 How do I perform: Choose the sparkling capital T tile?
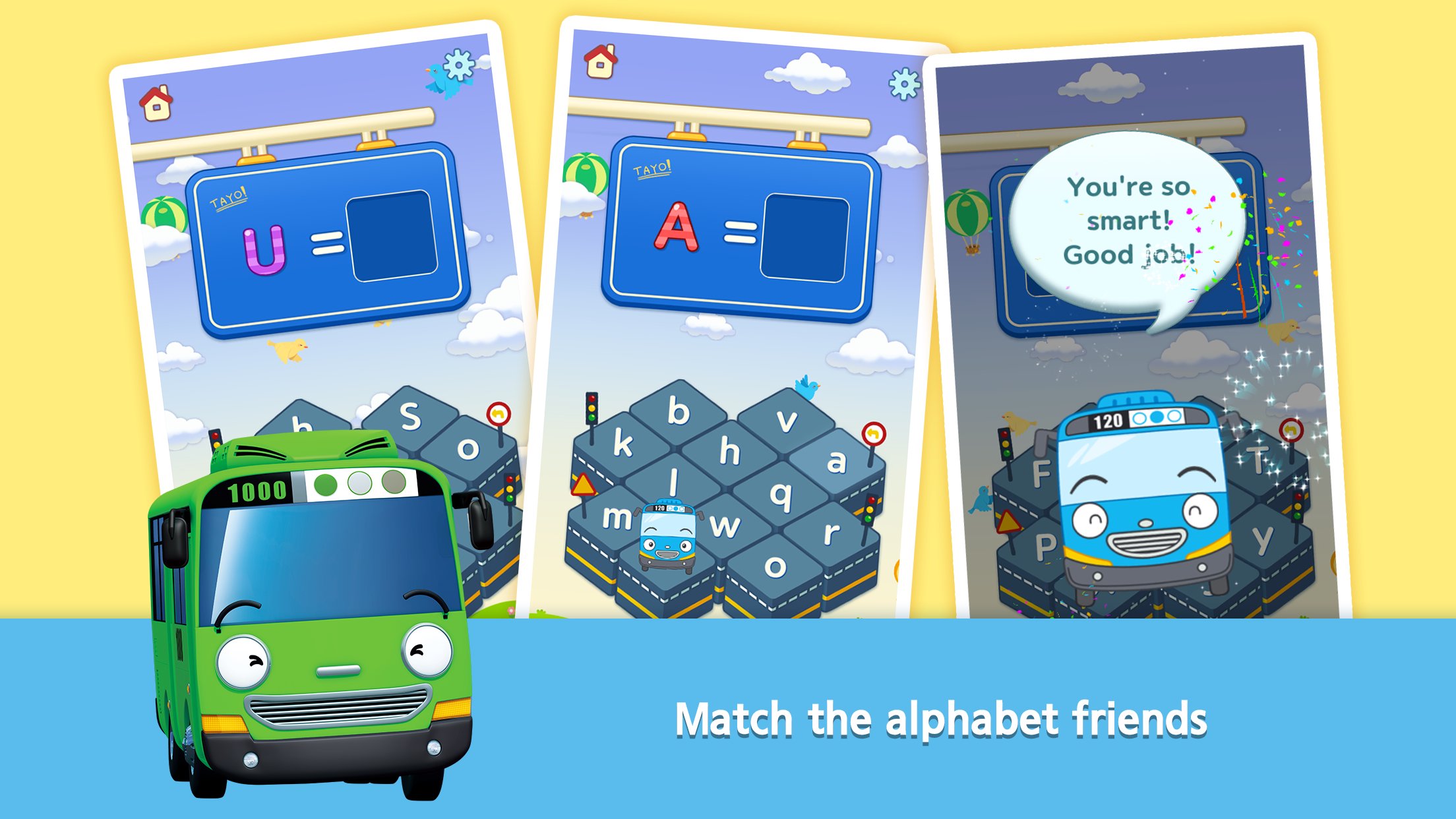1258,460
